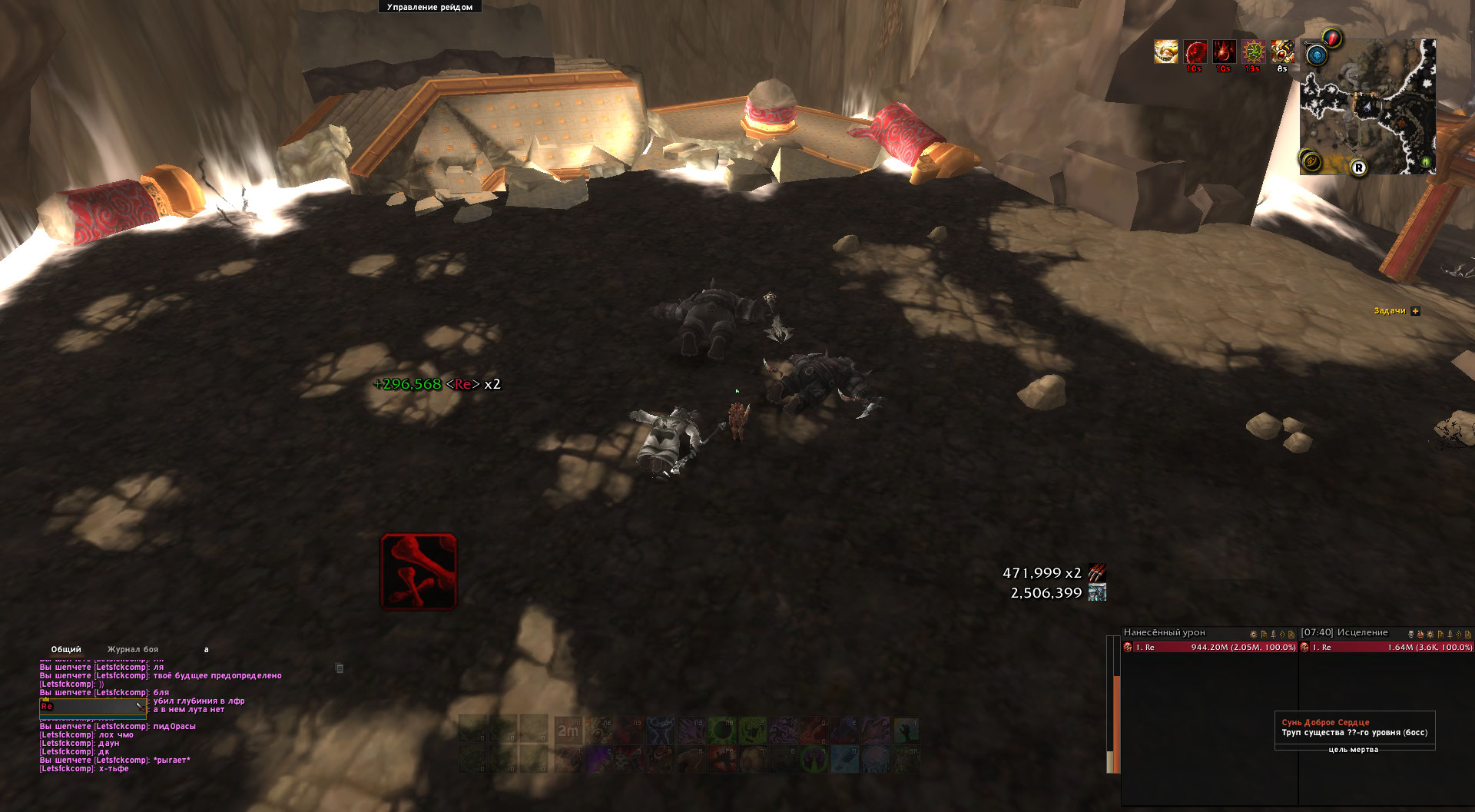Select the Re player unit frame

[92, 706]
